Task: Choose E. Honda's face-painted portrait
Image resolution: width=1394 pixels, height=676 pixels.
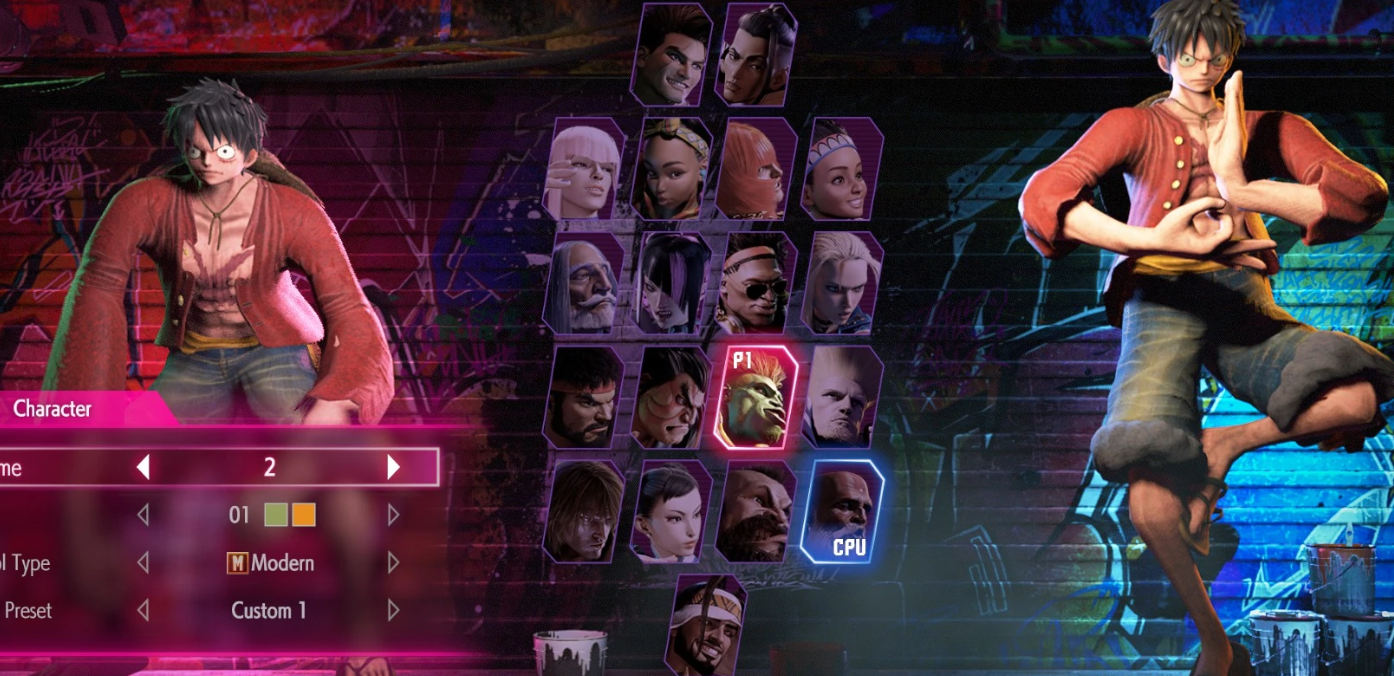Action: tap(670, 398)
